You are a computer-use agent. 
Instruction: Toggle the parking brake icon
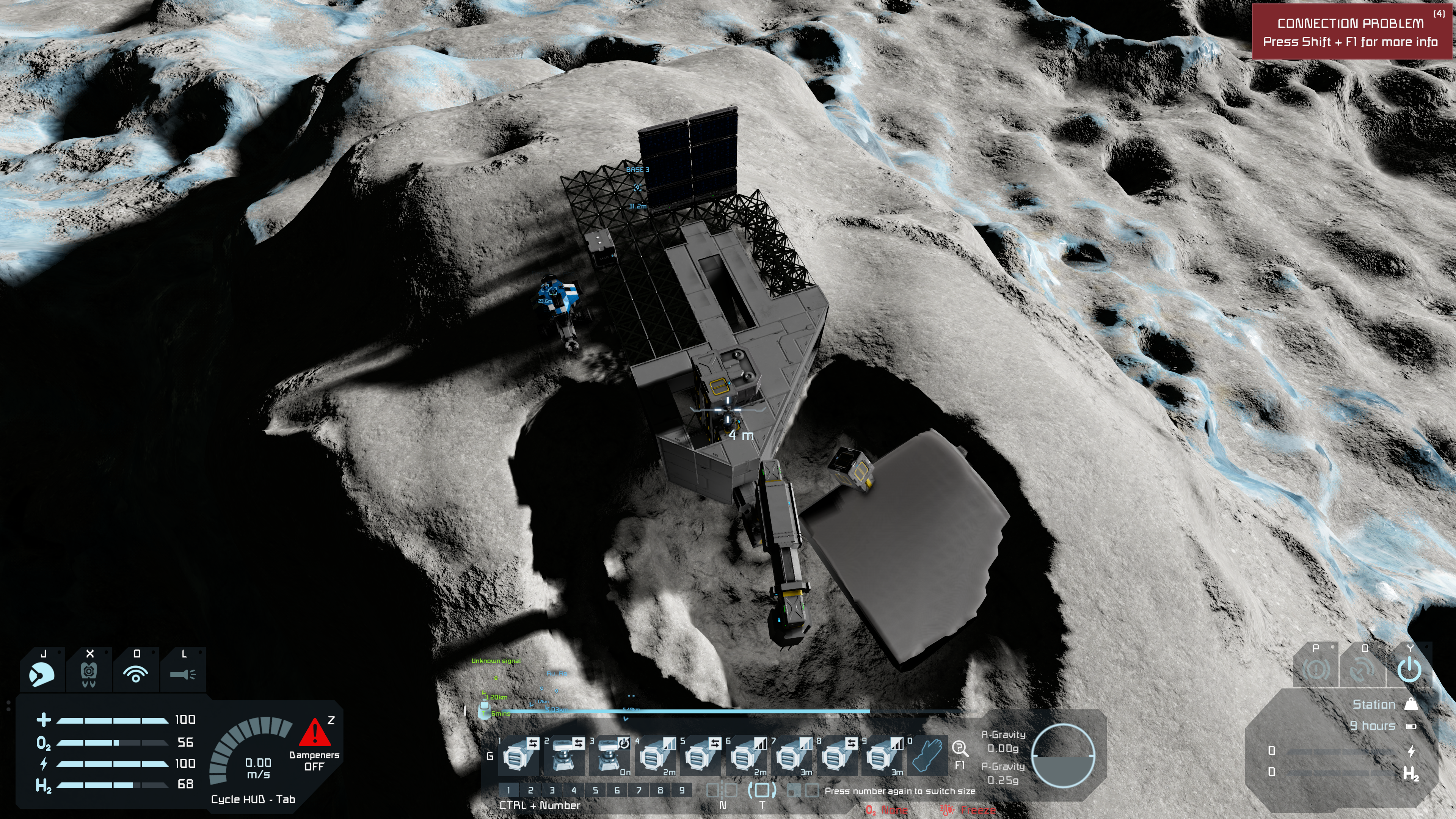pyautogui.click(x=1316, y=670)
